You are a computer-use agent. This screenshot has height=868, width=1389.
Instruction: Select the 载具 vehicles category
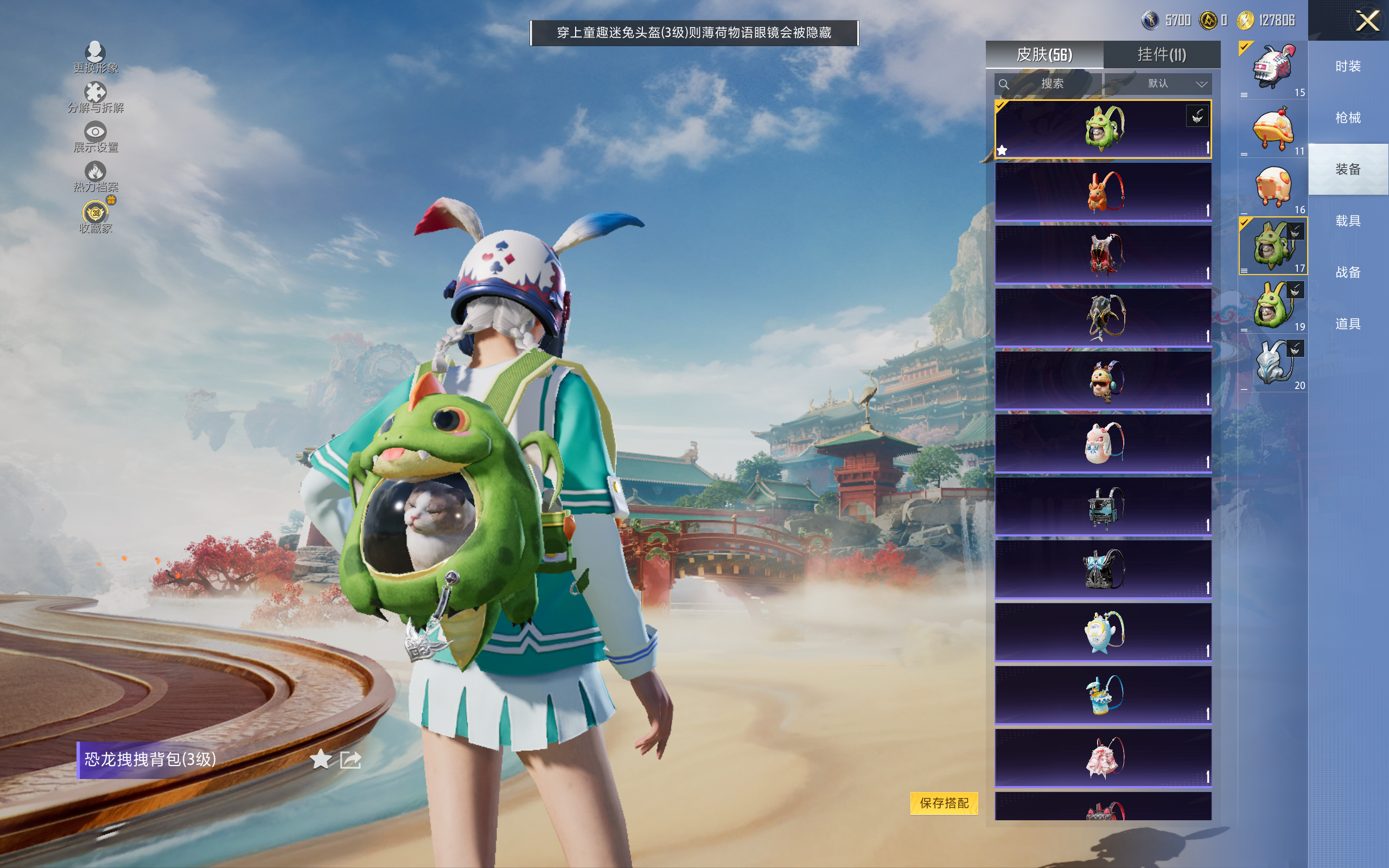pyautogui.click(x=1348, y=221)
